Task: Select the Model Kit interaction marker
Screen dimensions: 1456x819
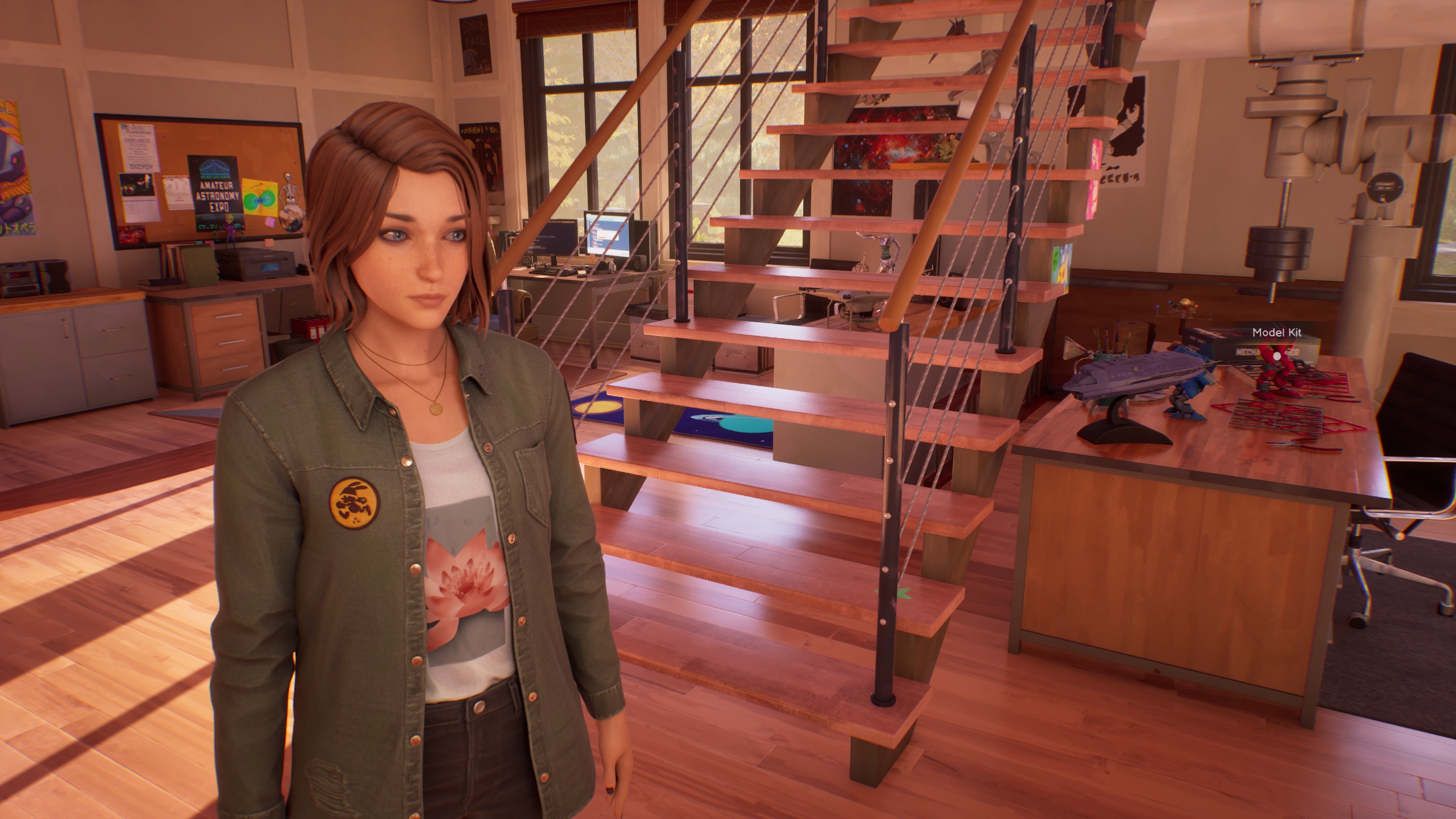Action: [1277, 356]
